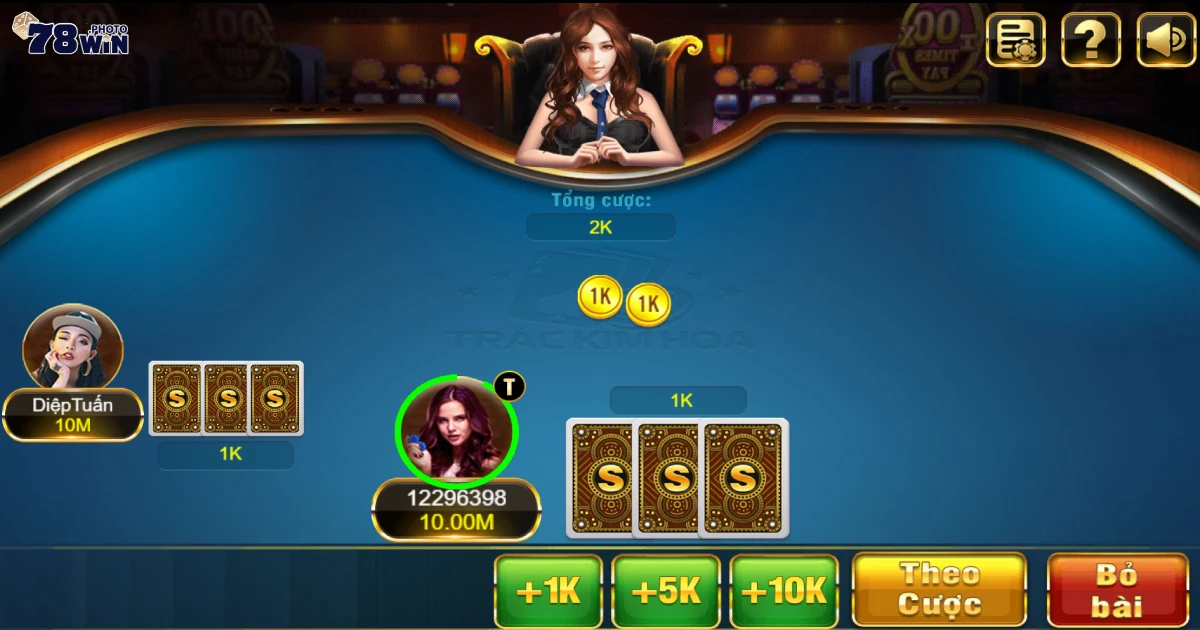
Task: Add +5K to the bet
Action: (x=666, y=591)
